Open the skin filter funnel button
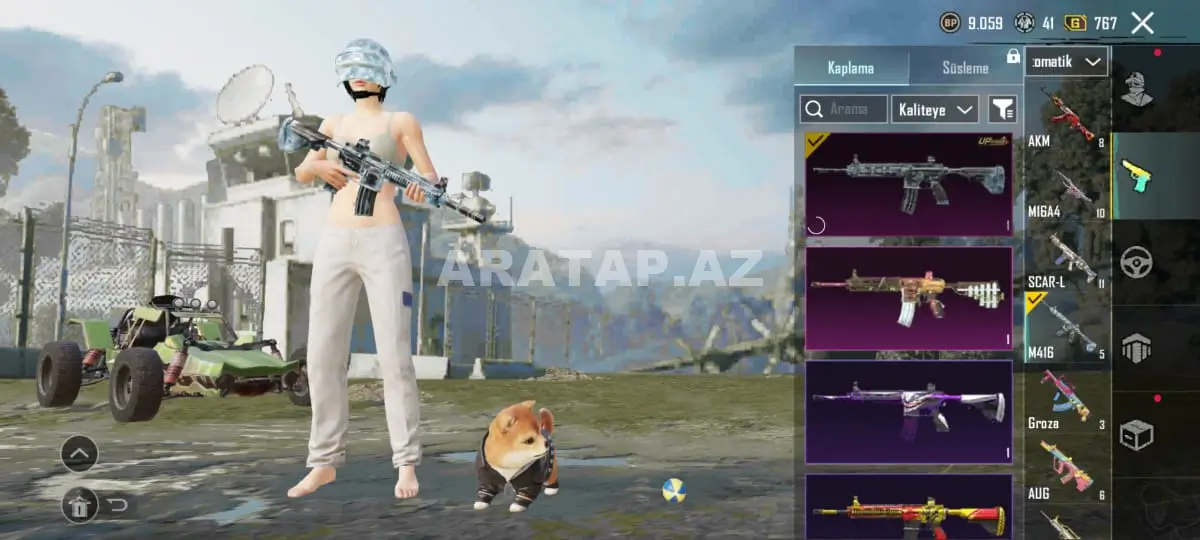The image size is (1200, 540). (1002, 109)
